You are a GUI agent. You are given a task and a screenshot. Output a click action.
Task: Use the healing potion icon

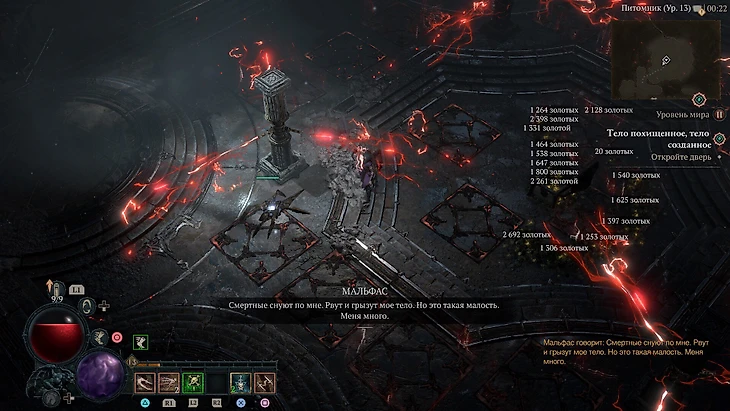(x=58, y=290)
